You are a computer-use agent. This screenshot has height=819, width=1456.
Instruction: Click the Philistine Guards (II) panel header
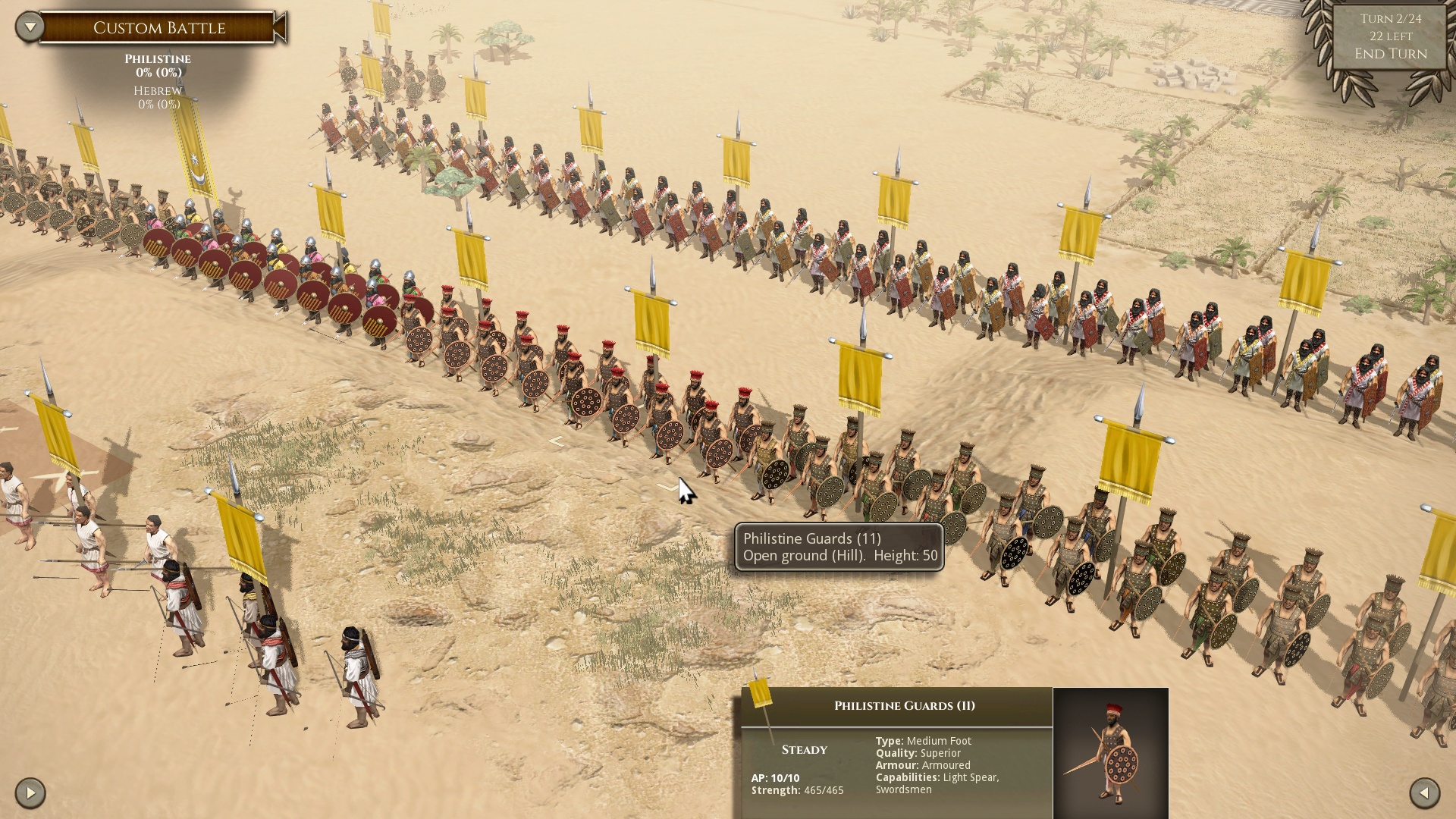[904, 706]
